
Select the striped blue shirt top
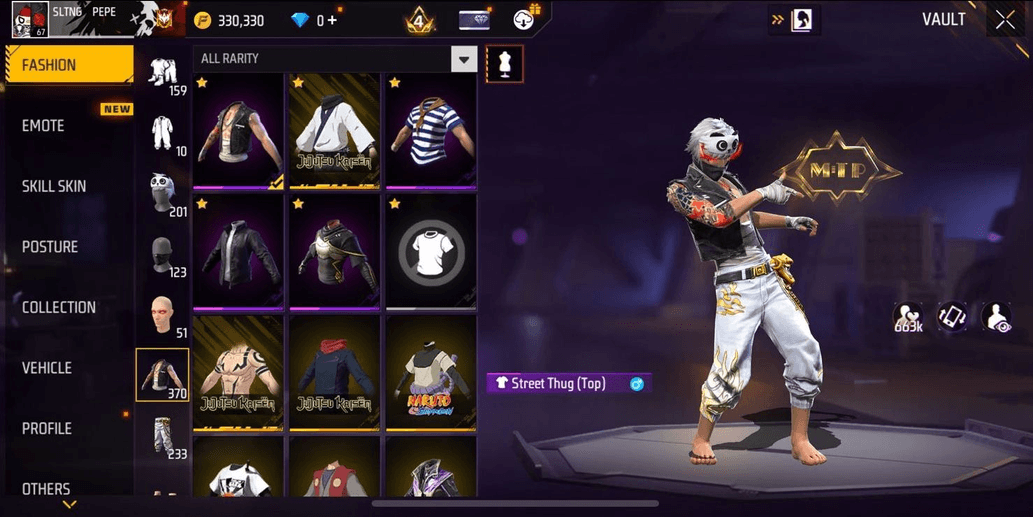pos(431,132)
